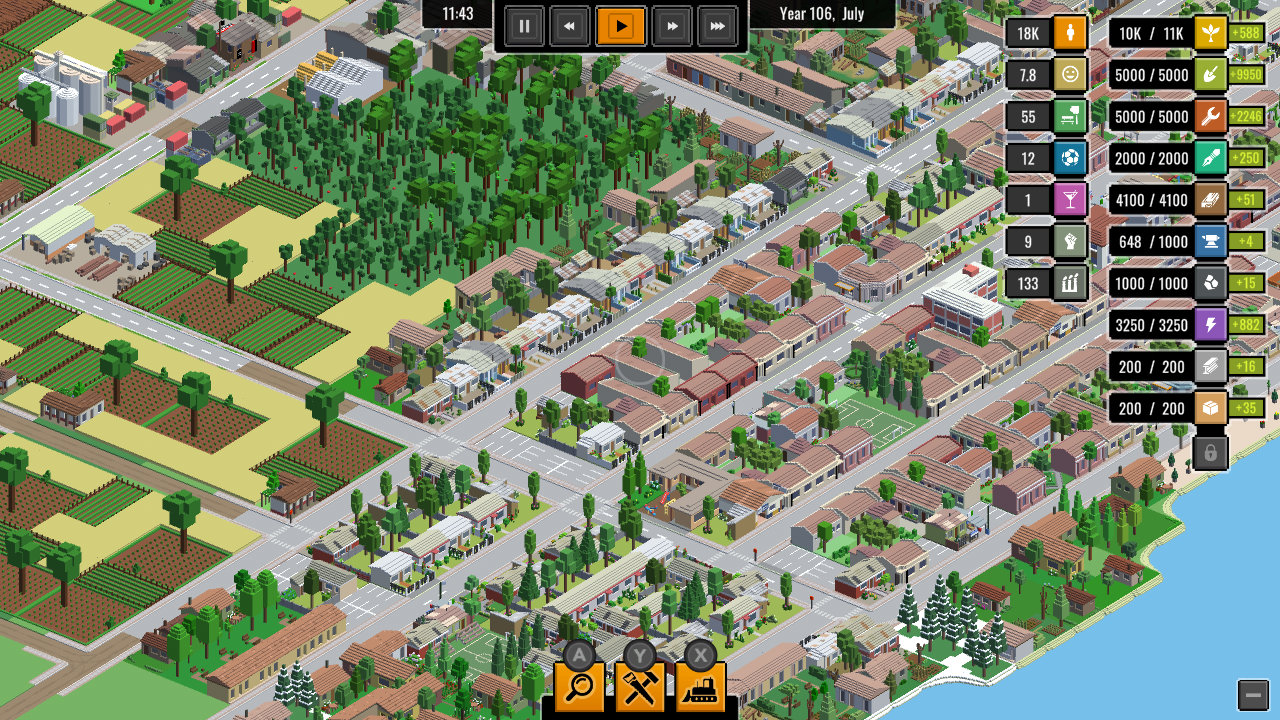1280x720 pixels.
Task: Pause the game simulation
Action: 524,27
